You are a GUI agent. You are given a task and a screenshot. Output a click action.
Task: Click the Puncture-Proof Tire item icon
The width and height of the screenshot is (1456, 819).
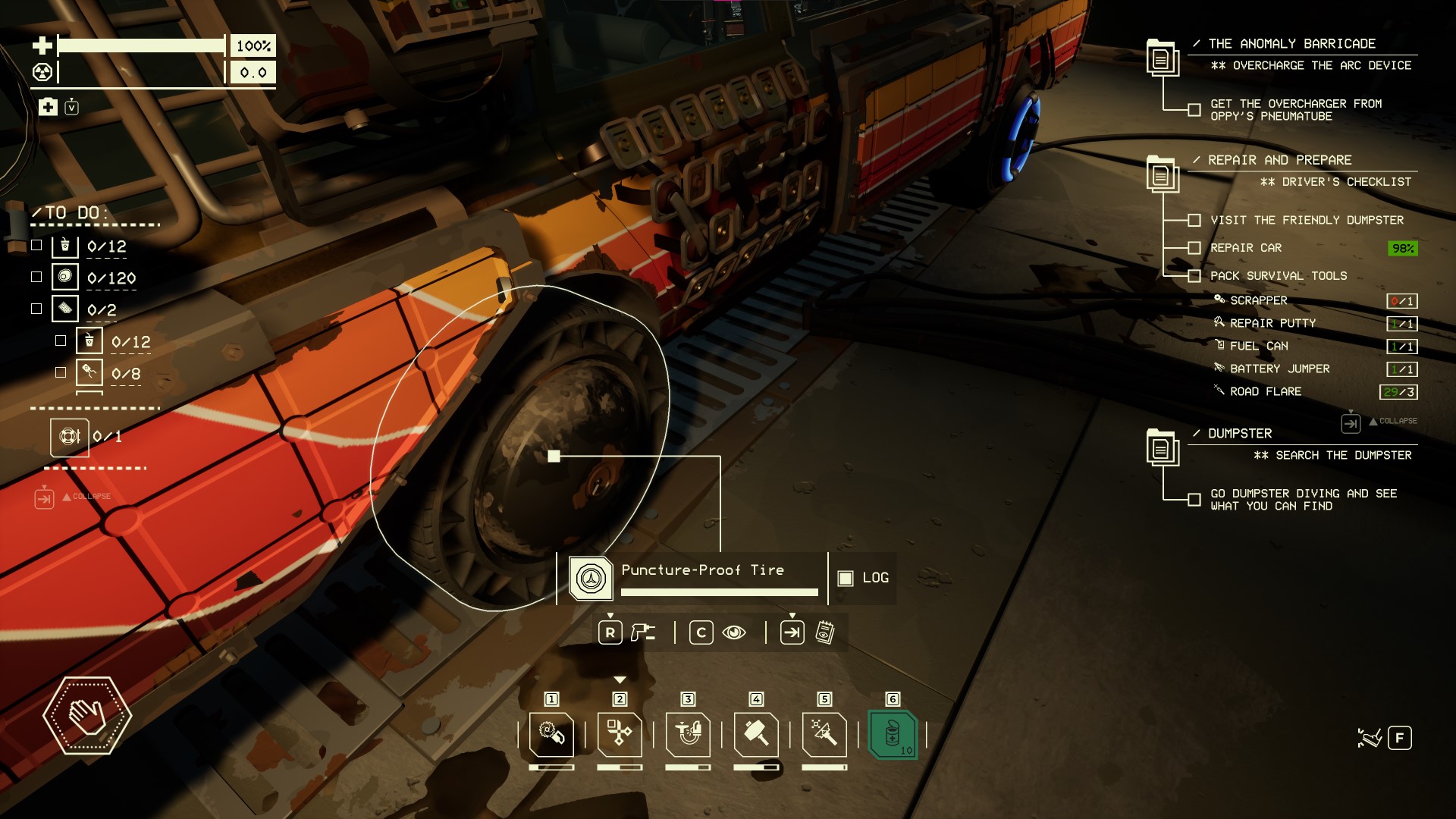591,579
